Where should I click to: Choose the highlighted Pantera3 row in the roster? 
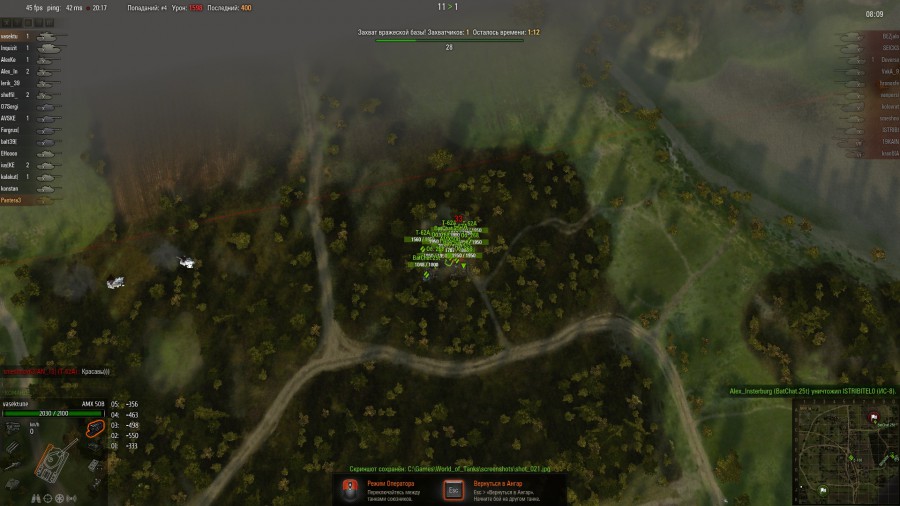point(14,200)
